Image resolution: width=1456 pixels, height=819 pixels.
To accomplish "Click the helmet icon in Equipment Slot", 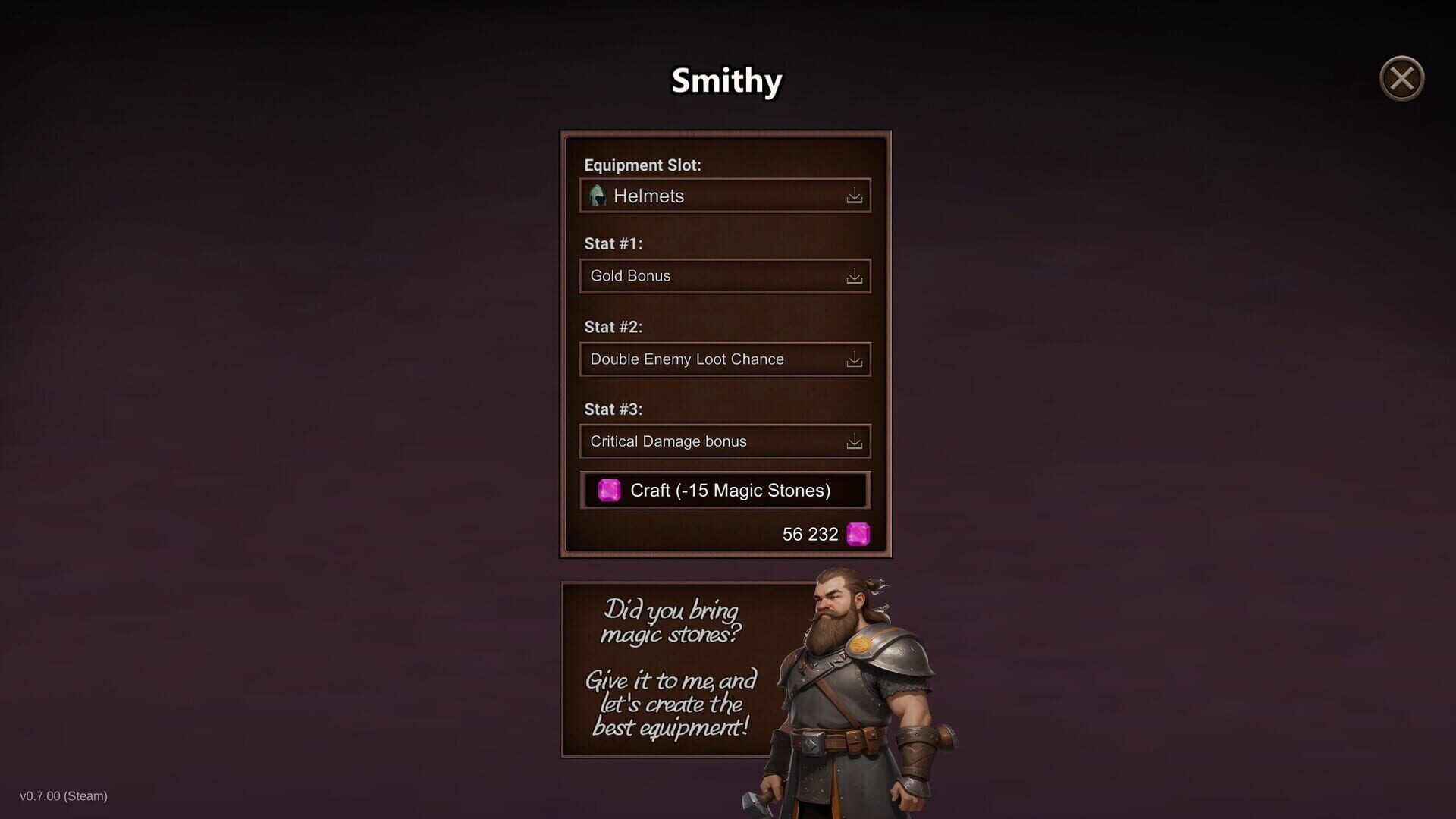I will [x=597, y=196].
